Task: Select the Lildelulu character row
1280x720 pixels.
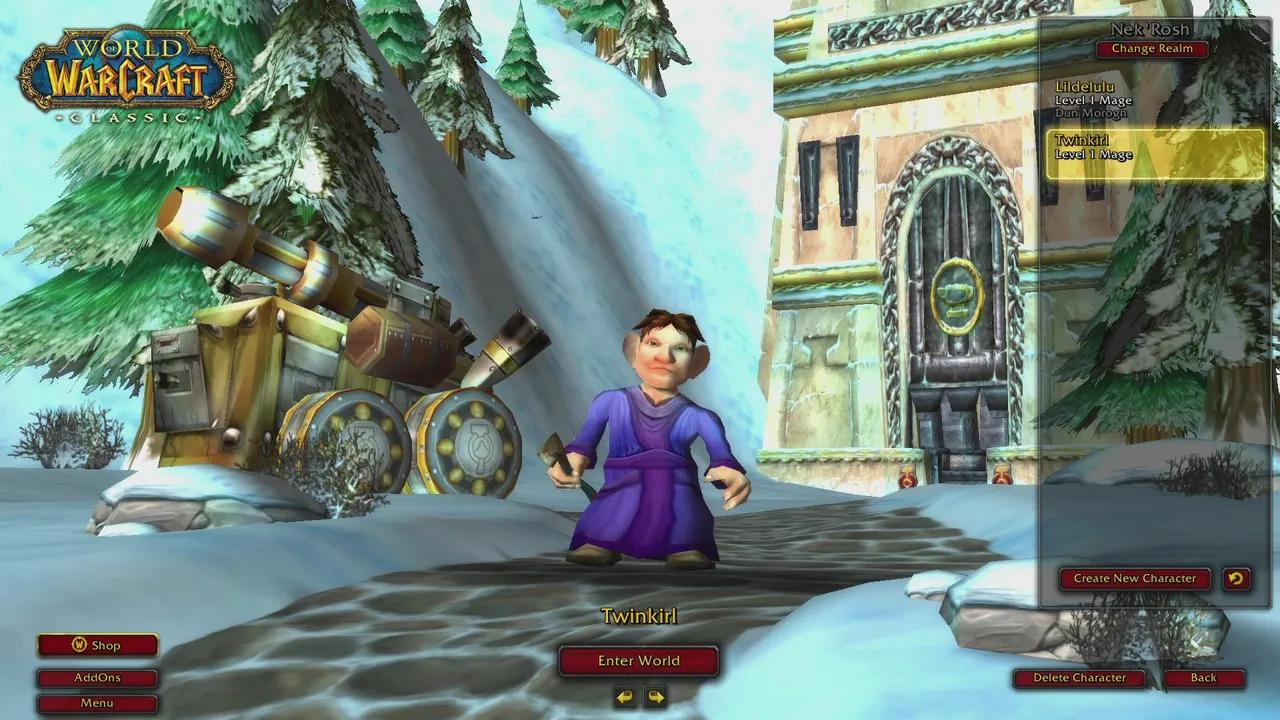Action: (1154, 100)
